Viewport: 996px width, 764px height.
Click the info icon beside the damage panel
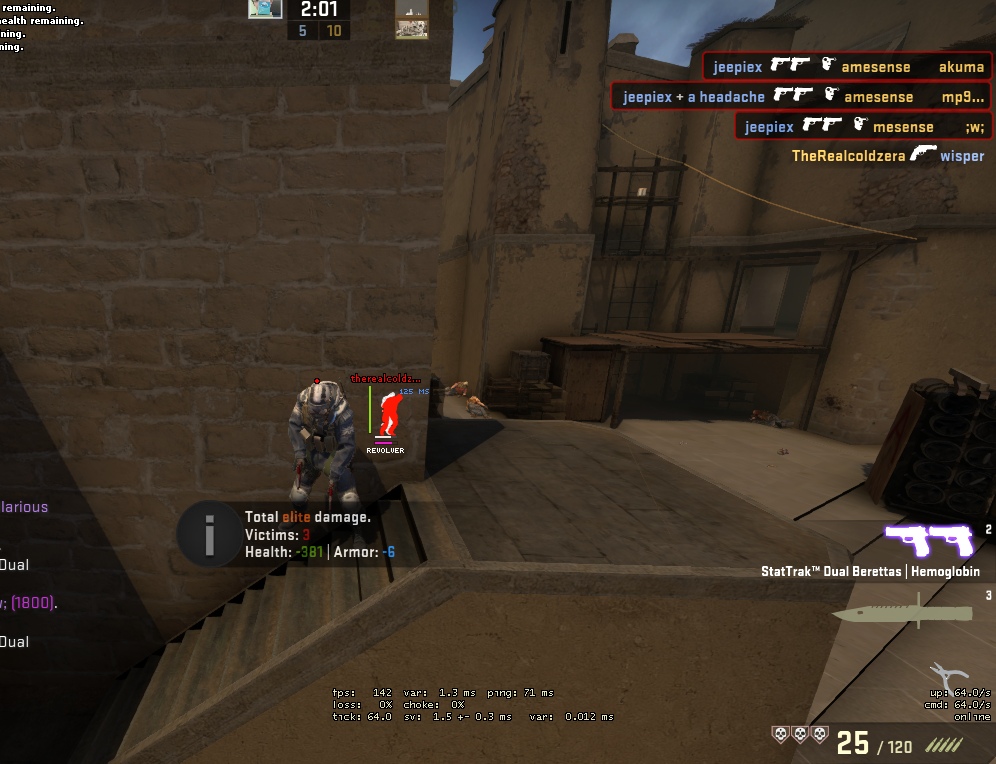tap(209, 534)
